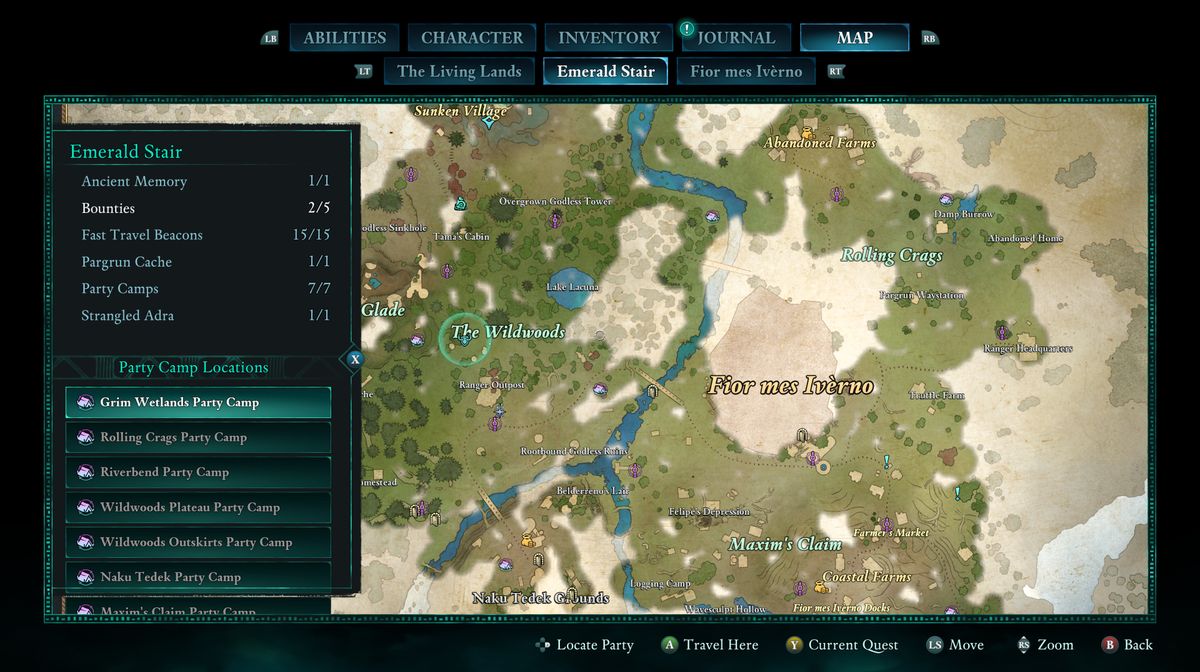Open the Abilities tab
This screenshot has width=1200, height=672.
click(x=344, y=38)
